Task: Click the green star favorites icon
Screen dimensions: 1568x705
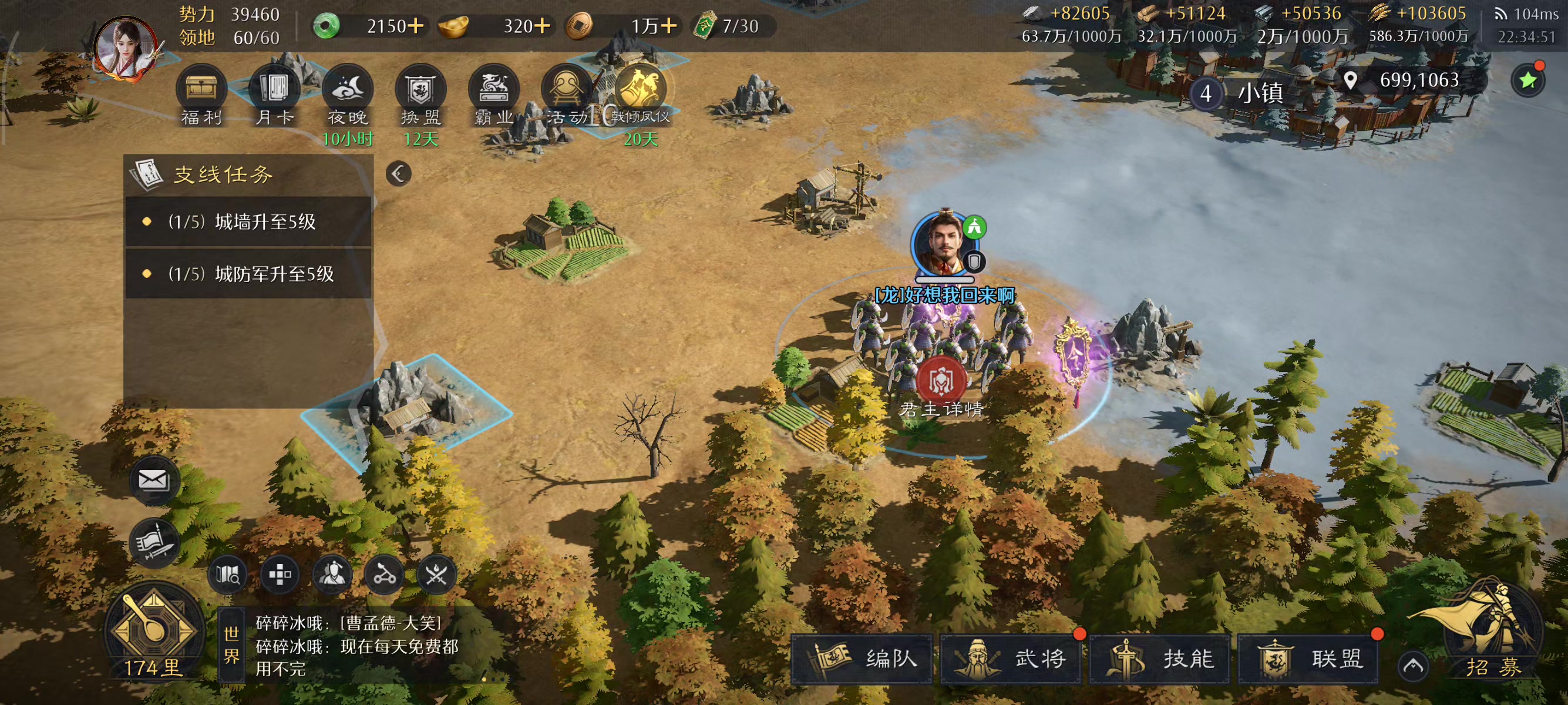Action: [x=1528, y=81]
